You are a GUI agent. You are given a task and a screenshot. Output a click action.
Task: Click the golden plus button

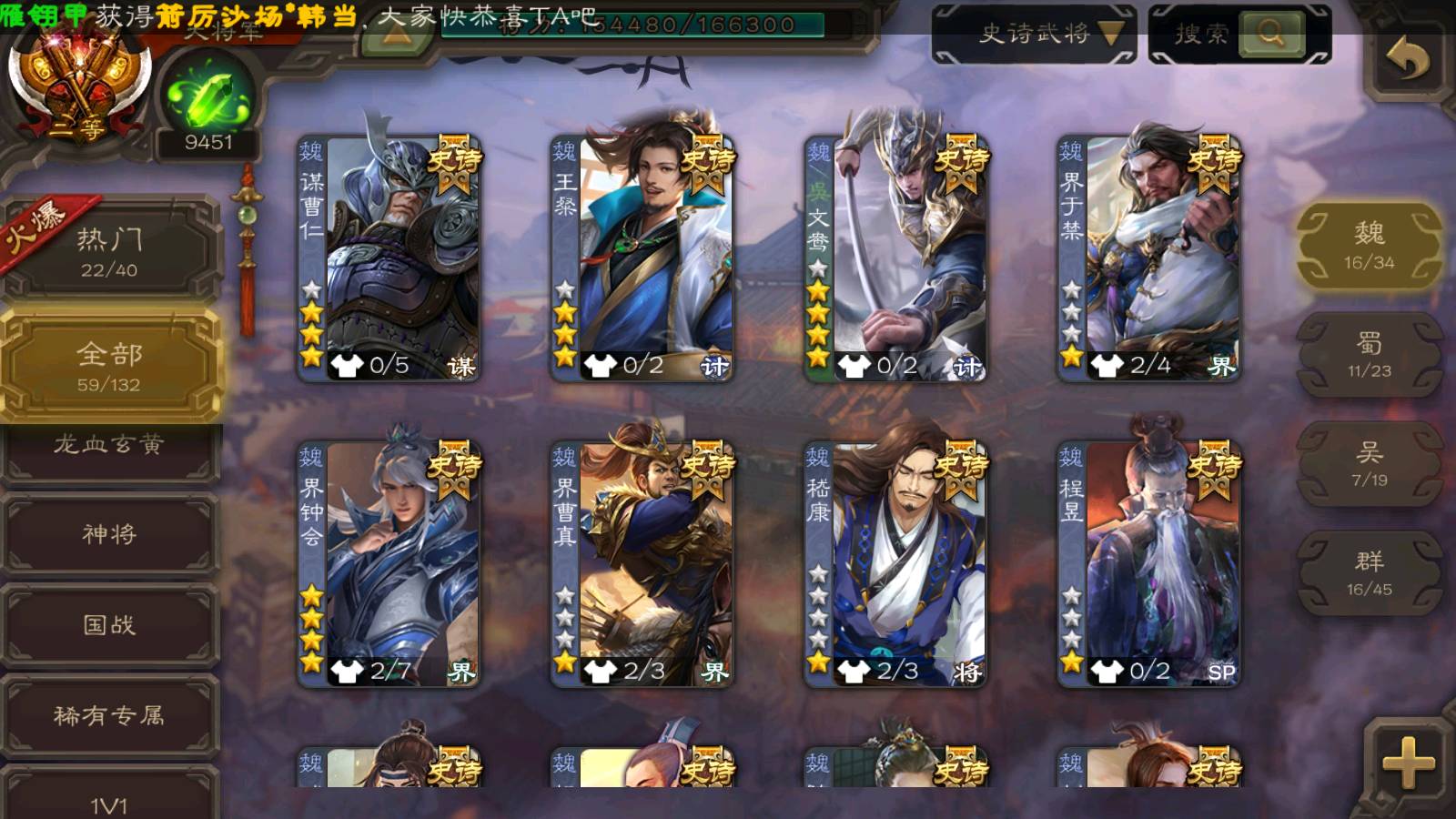(x=1407, y=761)
